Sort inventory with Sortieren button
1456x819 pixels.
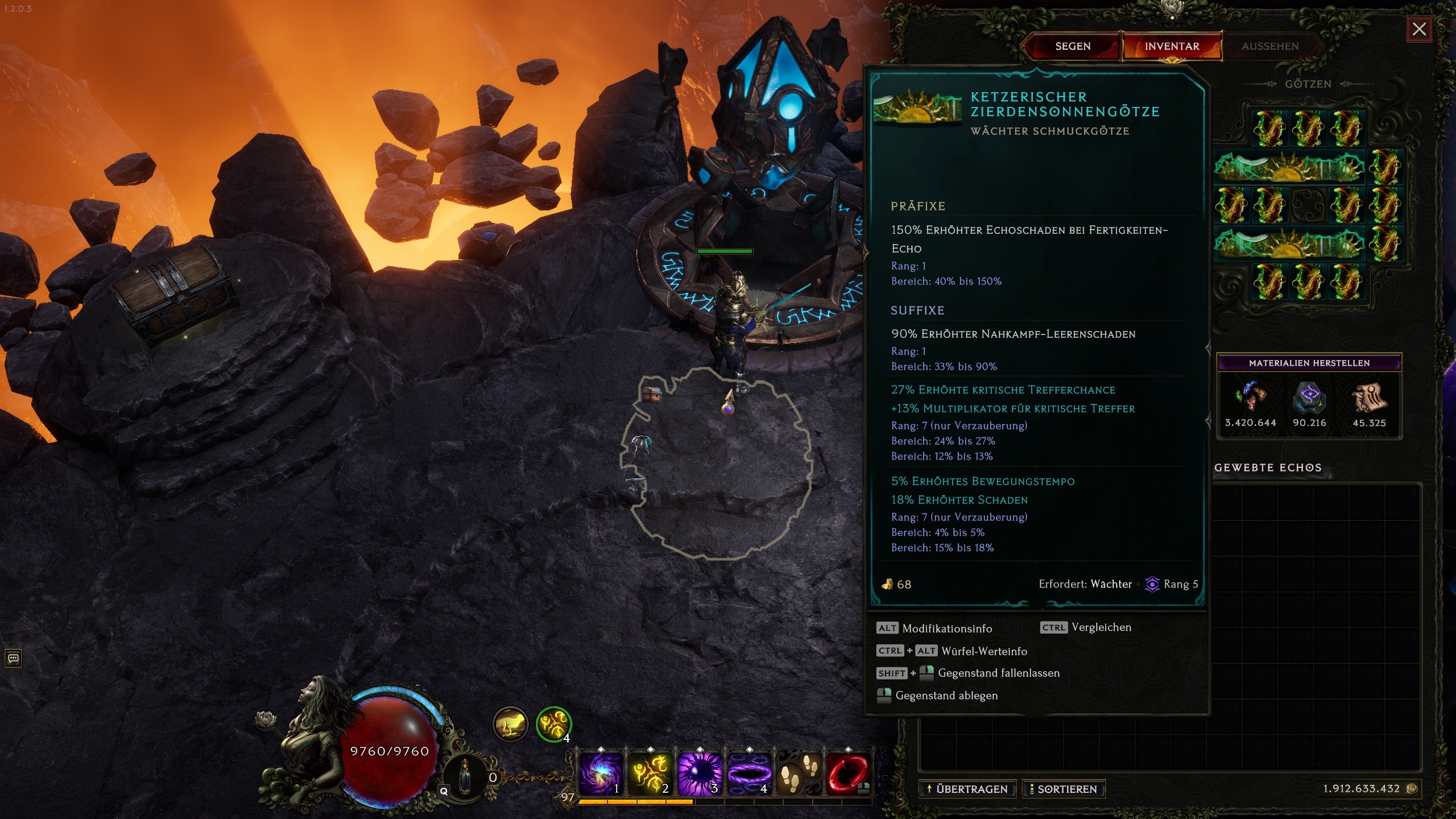pos(1063,789)
